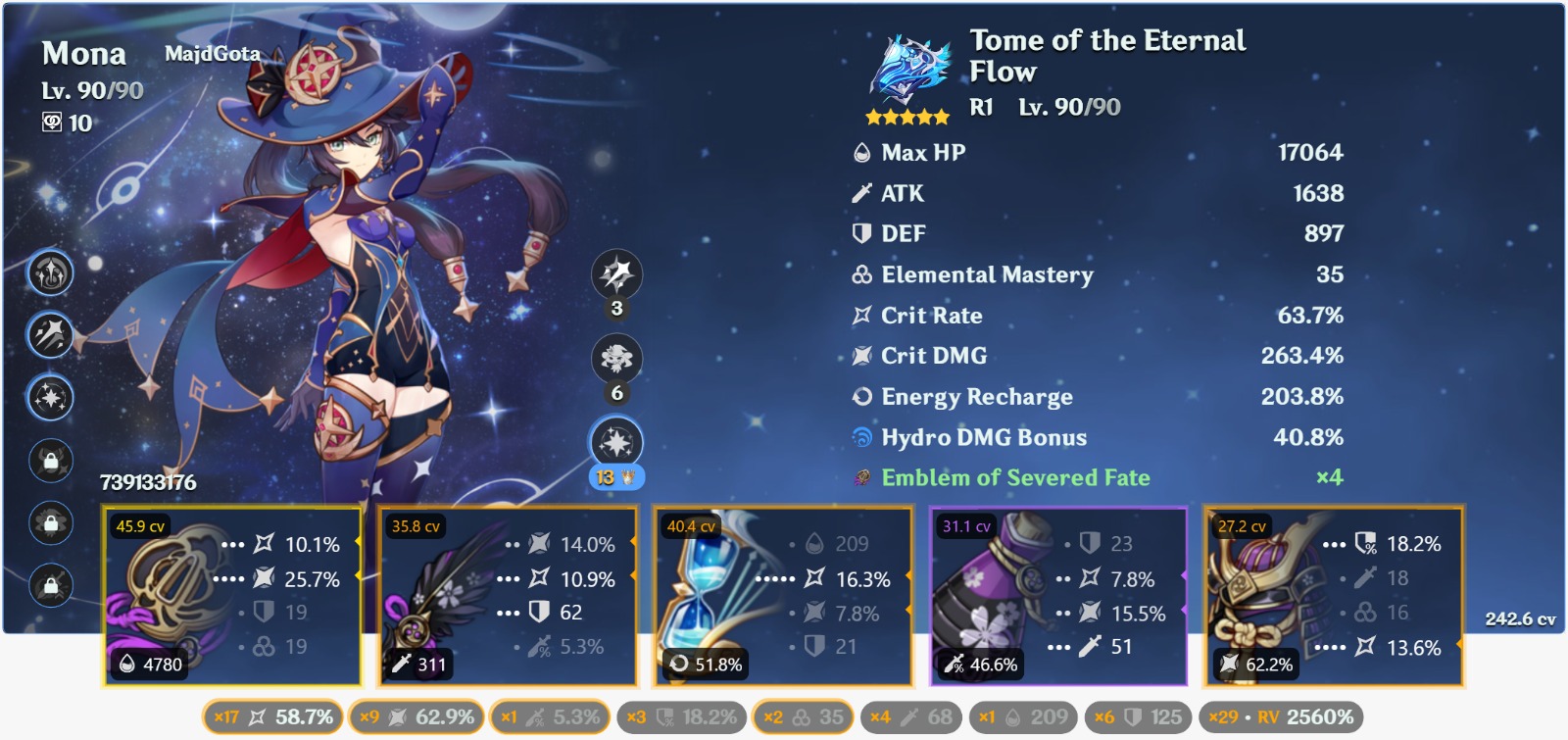Screen dimensions: 1568x740
Task: Click the Hydro DMG Bonus stat icon
Action: click(862, 438)
